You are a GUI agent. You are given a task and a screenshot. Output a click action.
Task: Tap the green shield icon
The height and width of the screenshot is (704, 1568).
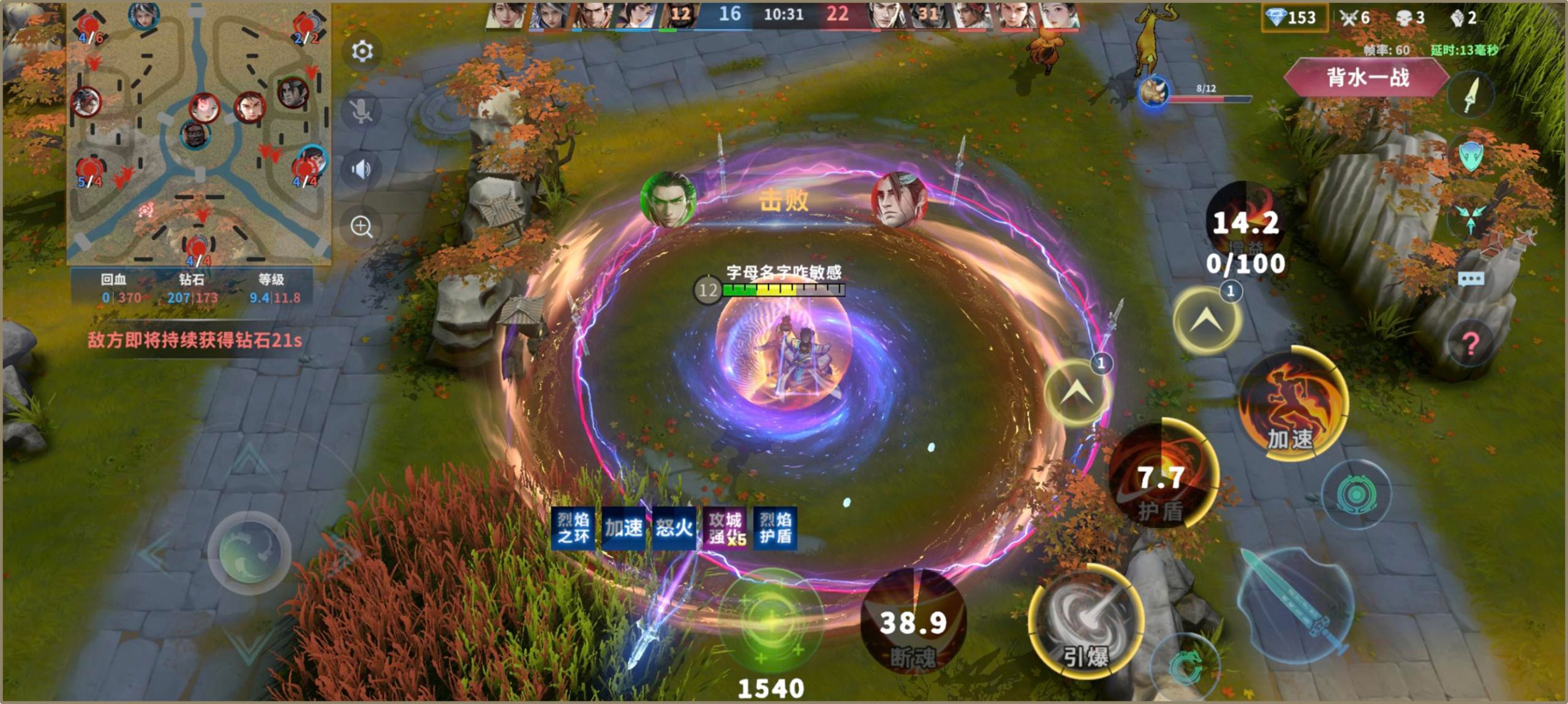pos(1471,155)
